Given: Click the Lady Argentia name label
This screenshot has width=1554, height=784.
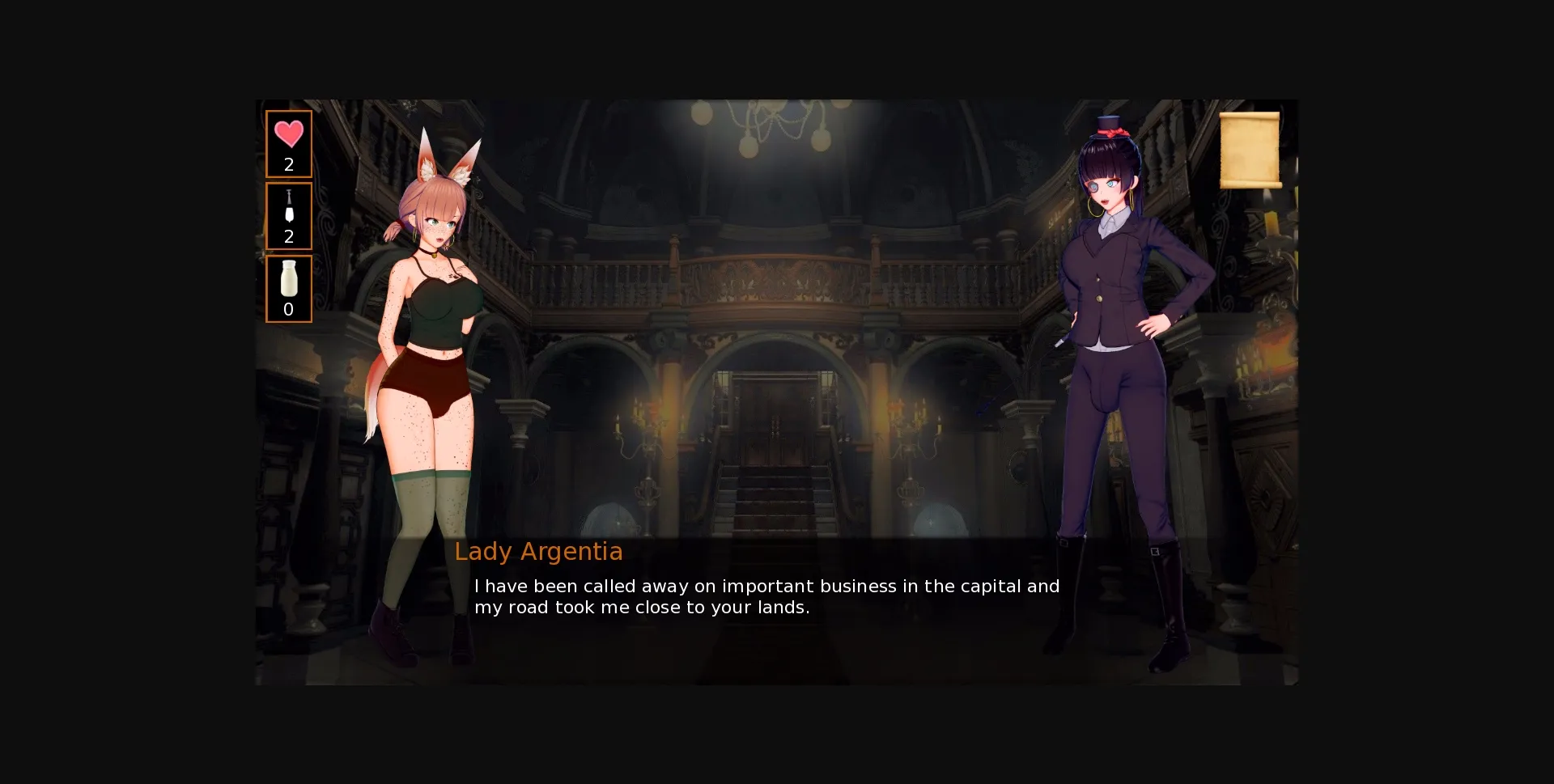Looking at the screenshot, I should coord(539,552).
